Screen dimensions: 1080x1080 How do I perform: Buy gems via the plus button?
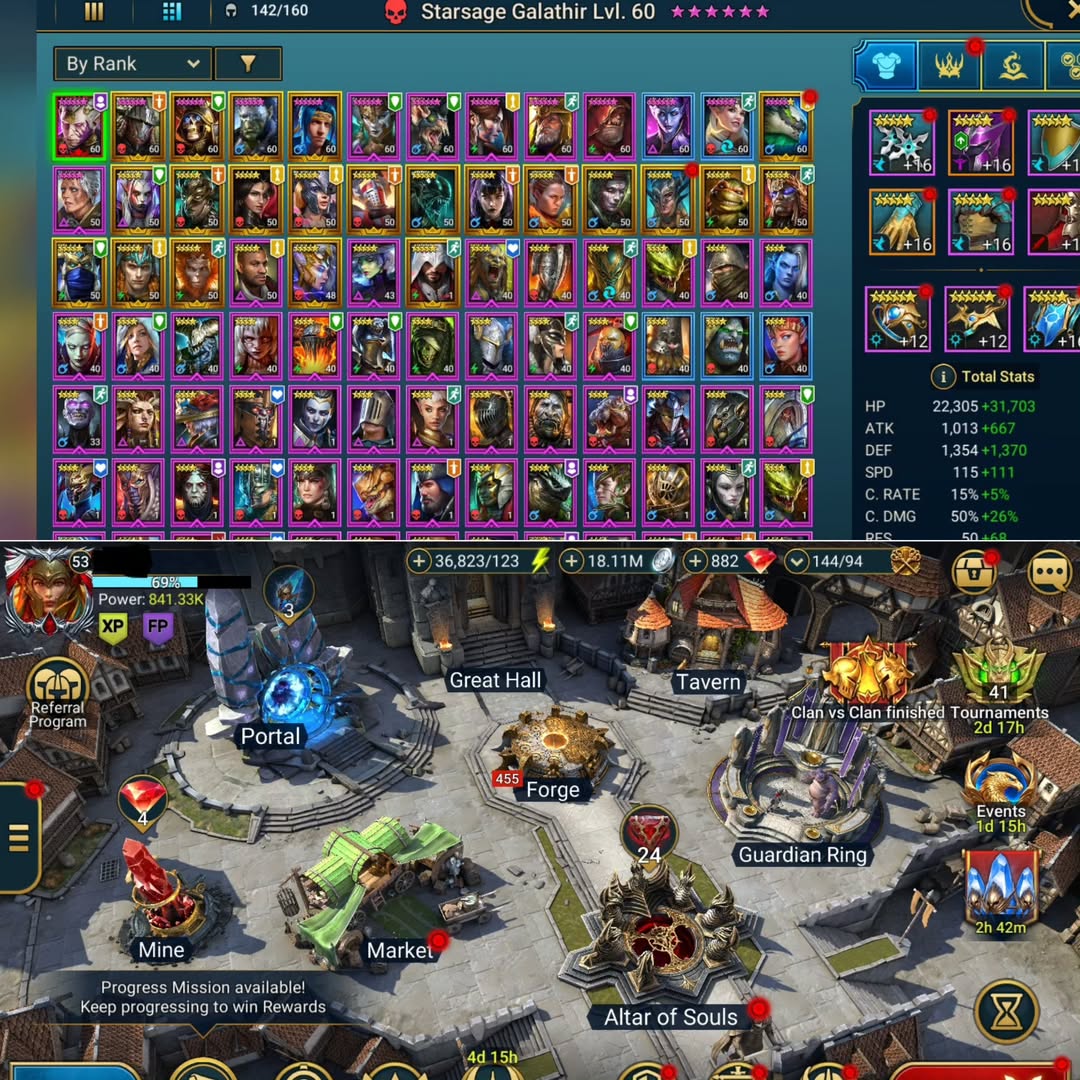click(x=696, y=561)
